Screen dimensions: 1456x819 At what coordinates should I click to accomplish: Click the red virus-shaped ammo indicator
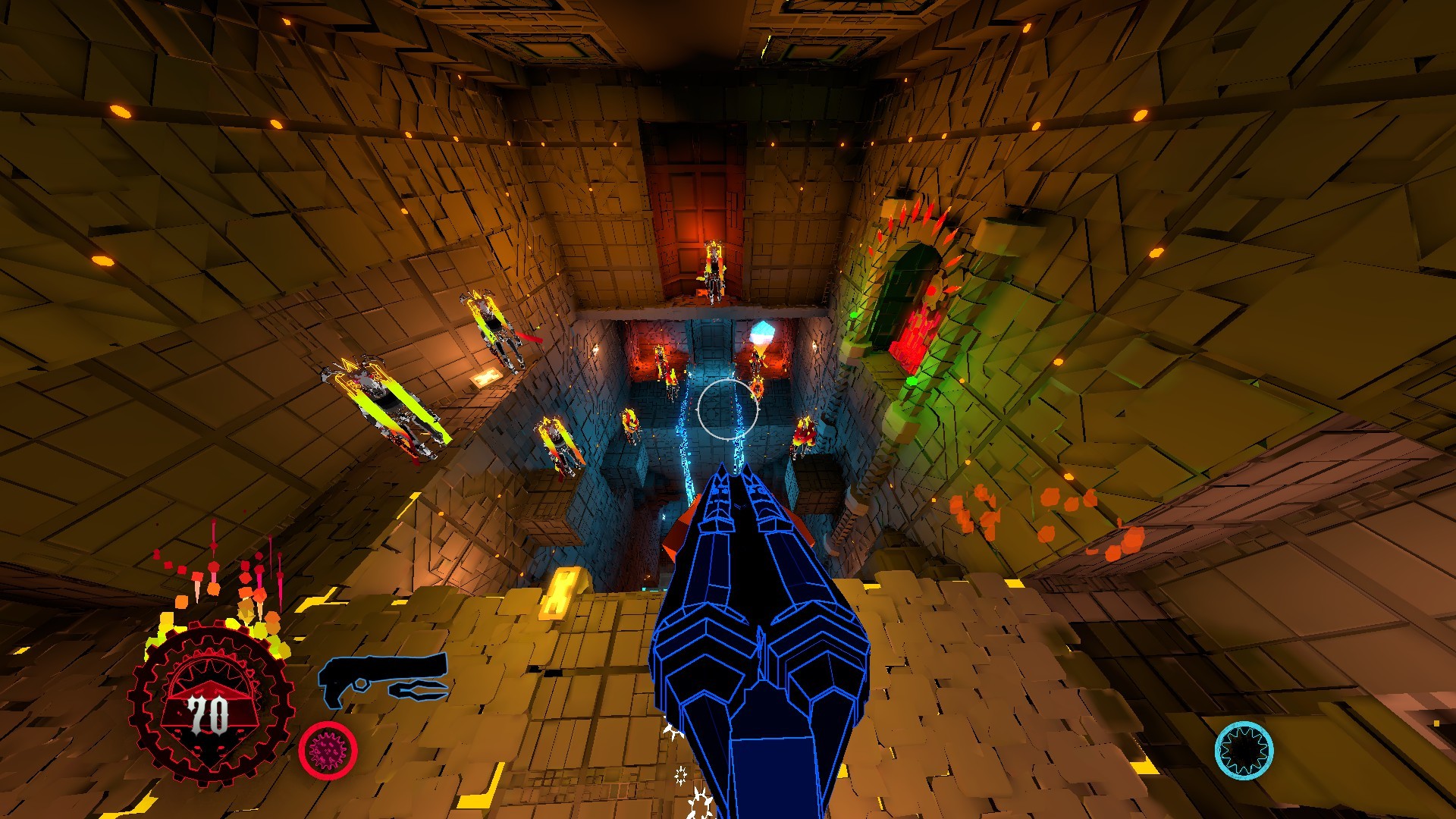point(329,752)
